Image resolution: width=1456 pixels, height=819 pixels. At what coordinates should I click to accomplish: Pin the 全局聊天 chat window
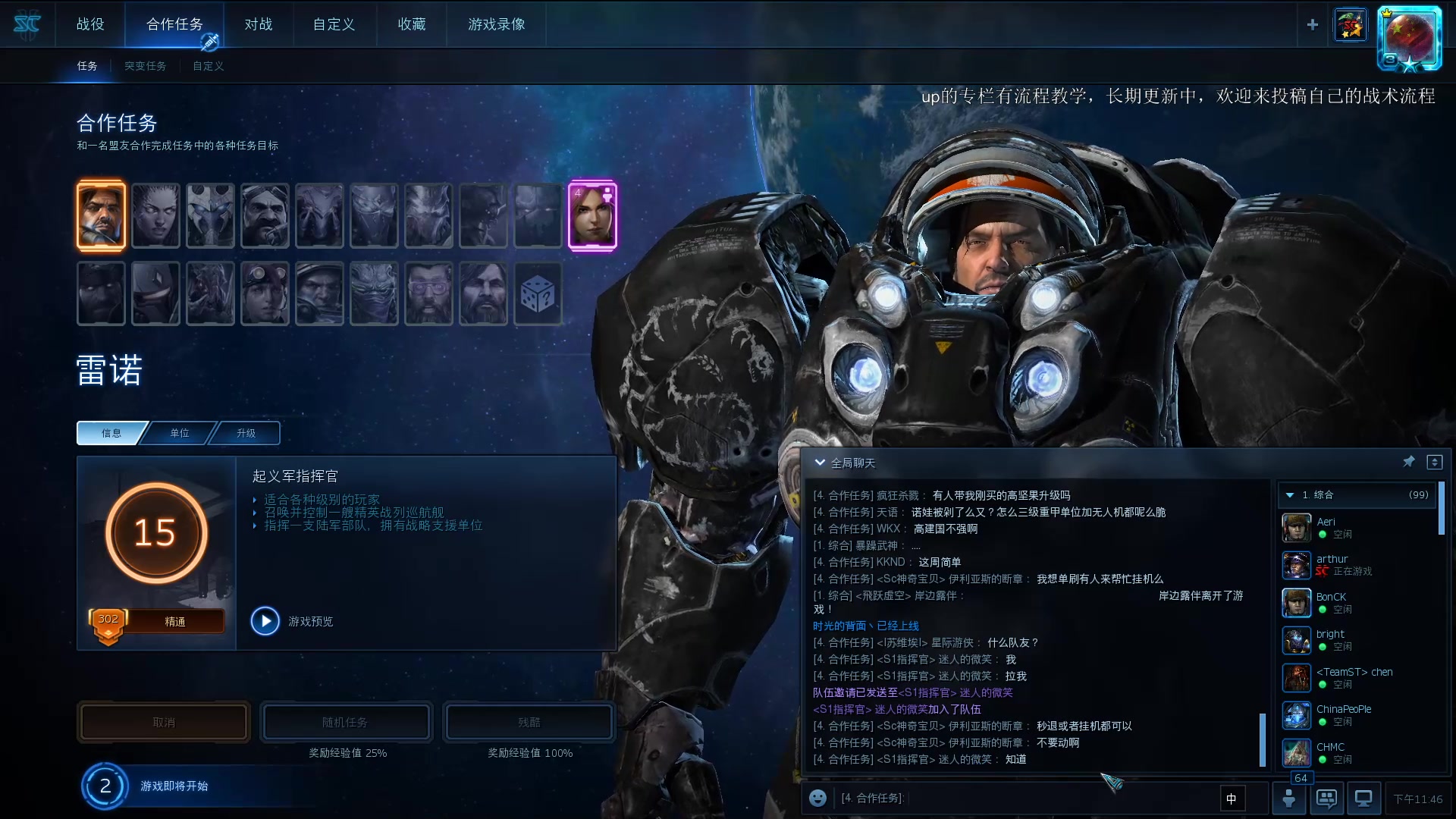(x=1410, y=461)
